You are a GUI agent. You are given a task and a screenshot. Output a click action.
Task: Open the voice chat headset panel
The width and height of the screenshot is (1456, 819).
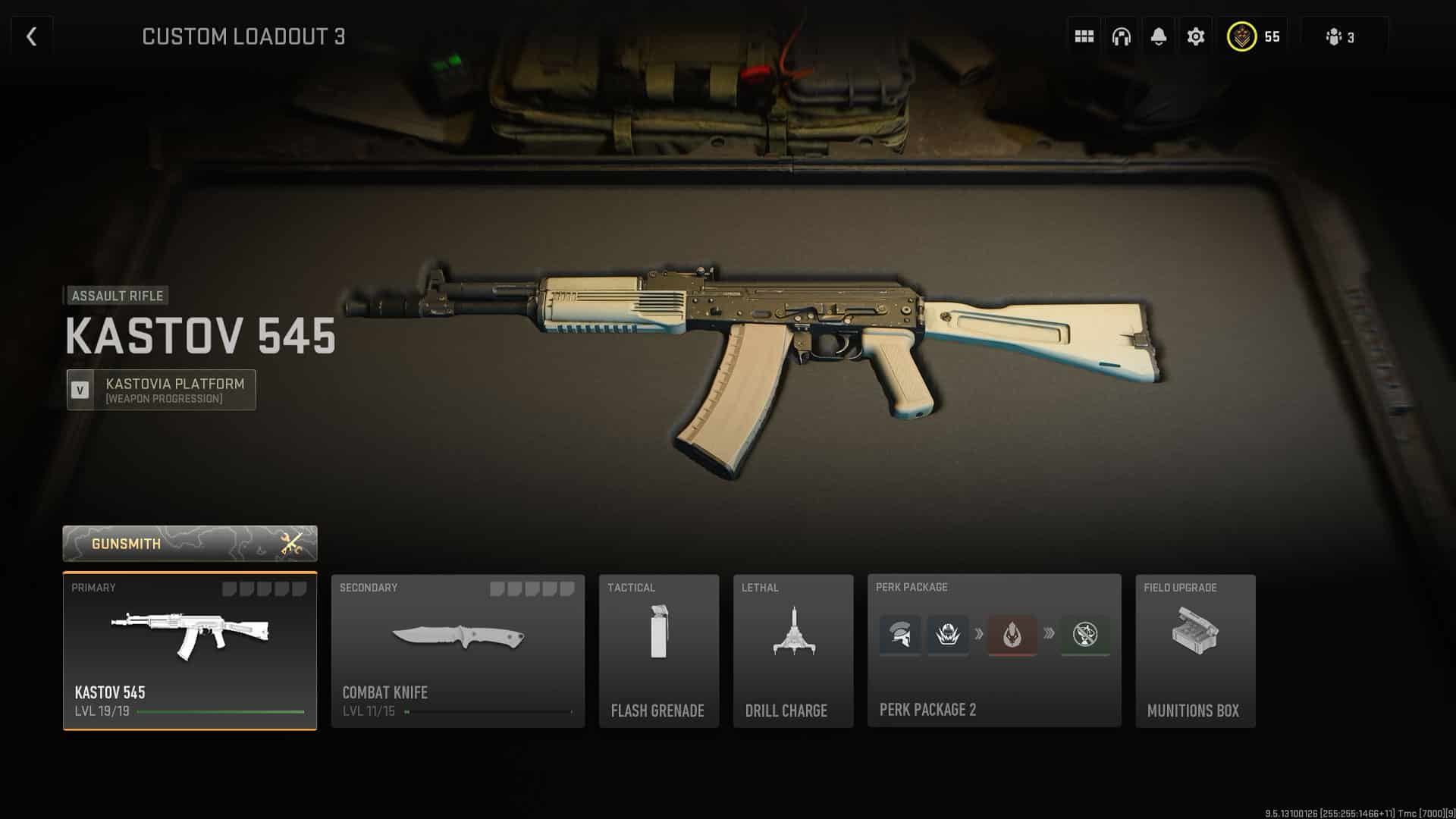[1120, 36]
